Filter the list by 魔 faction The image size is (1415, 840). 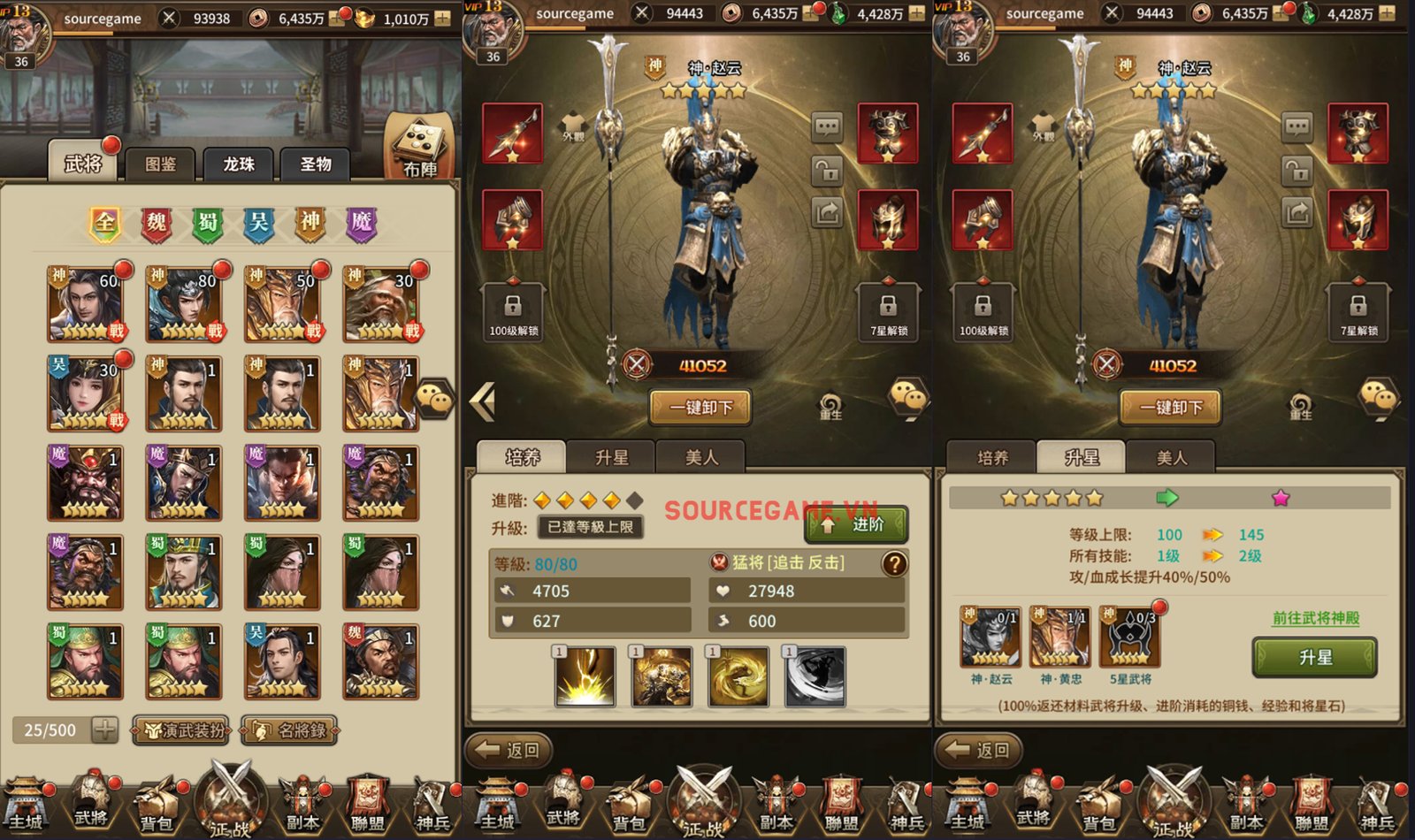coord(361,223)
